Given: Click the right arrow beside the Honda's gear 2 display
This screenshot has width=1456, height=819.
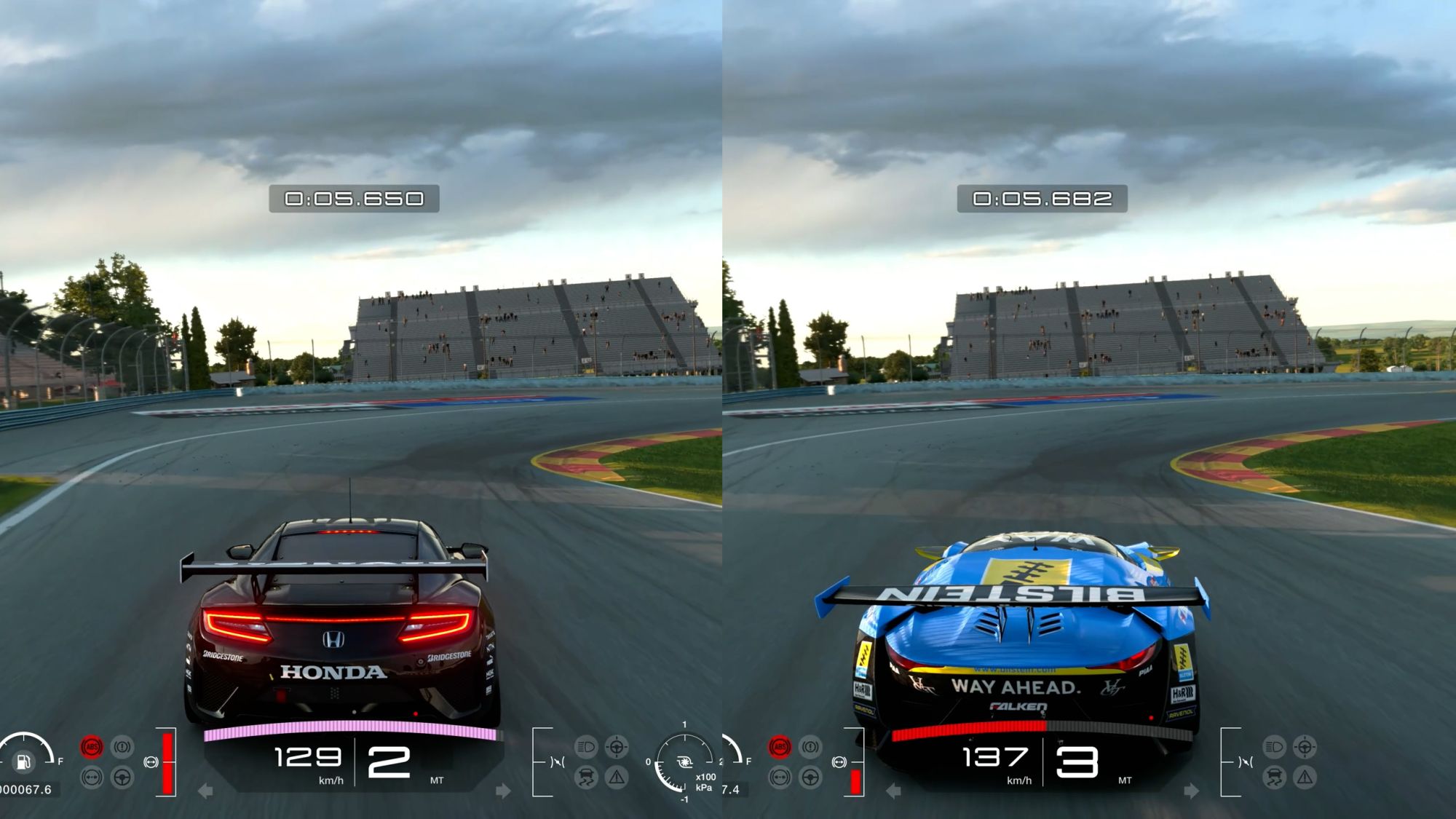Looking at the screenshot, I should tap(503, 791).
